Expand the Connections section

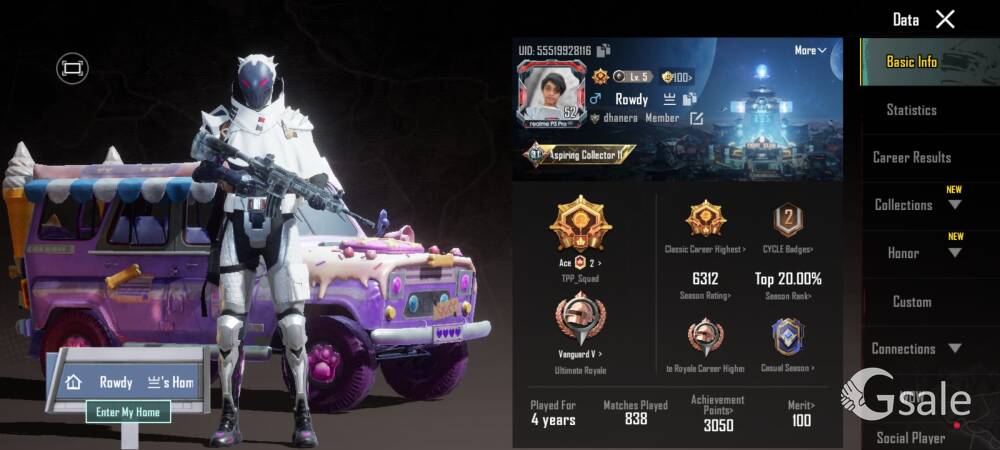pos(915,349)
